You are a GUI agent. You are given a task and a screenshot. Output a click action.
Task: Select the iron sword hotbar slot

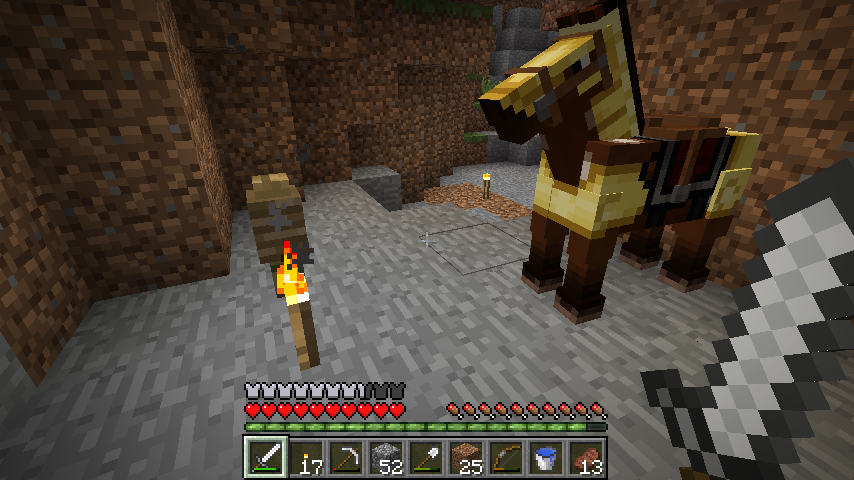266,458
